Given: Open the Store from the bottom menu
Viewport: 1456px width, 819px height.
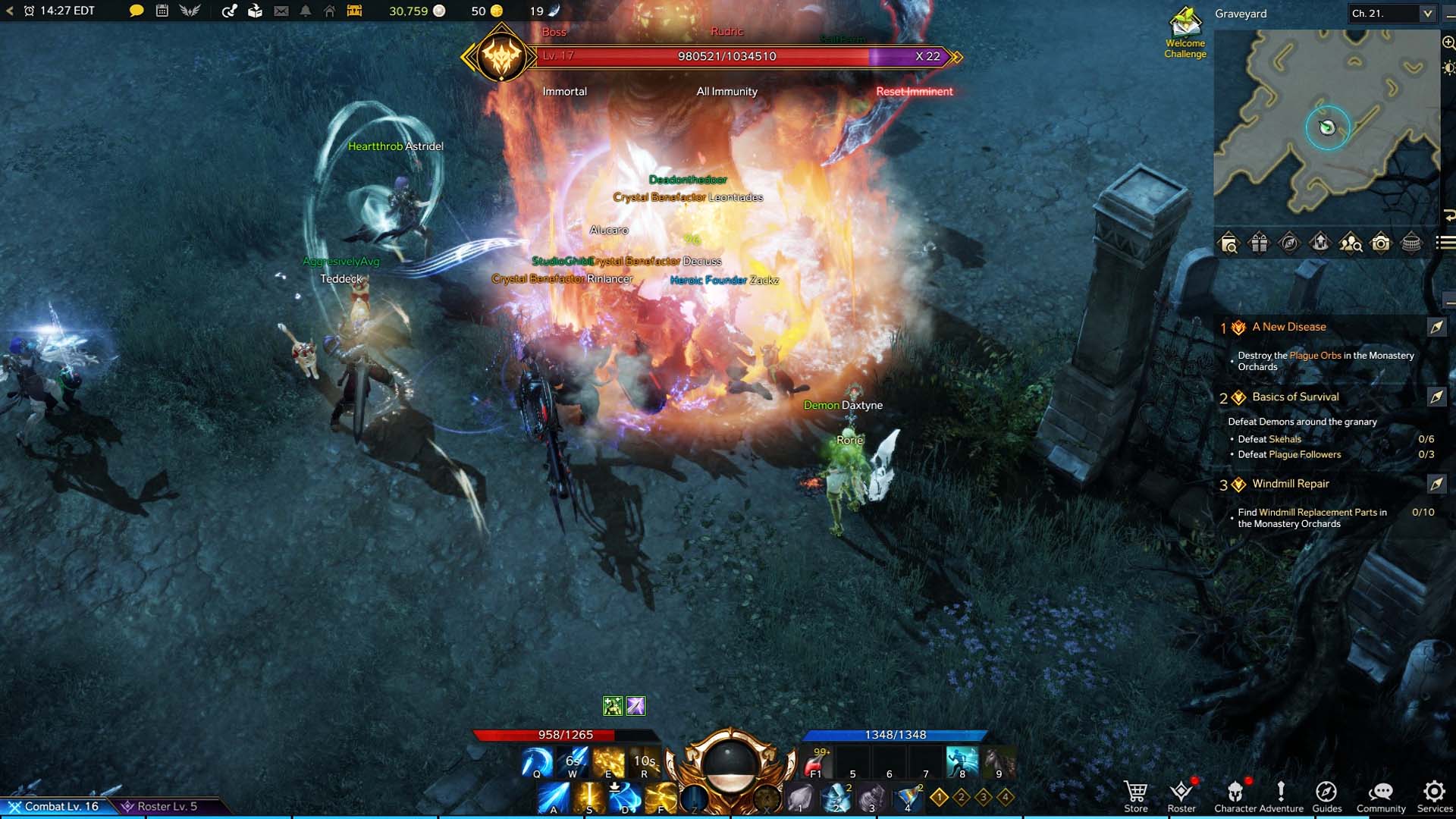Looking at the screenshot, I should 1135,792.
